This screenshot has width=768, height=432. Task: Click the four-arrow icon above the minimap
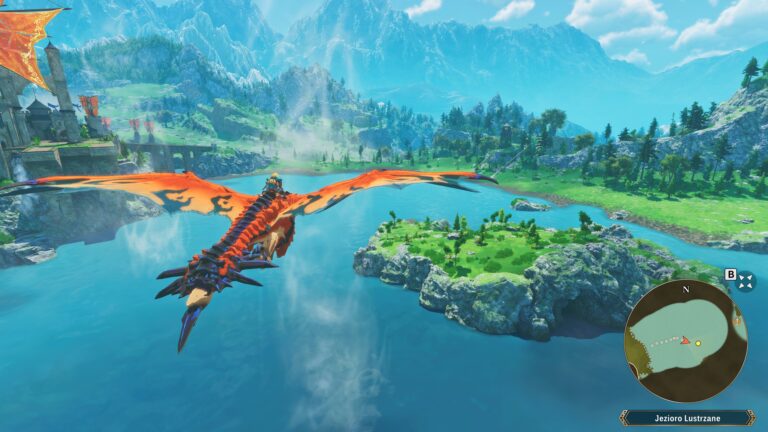pyautogui.click(x=746, y=282)
